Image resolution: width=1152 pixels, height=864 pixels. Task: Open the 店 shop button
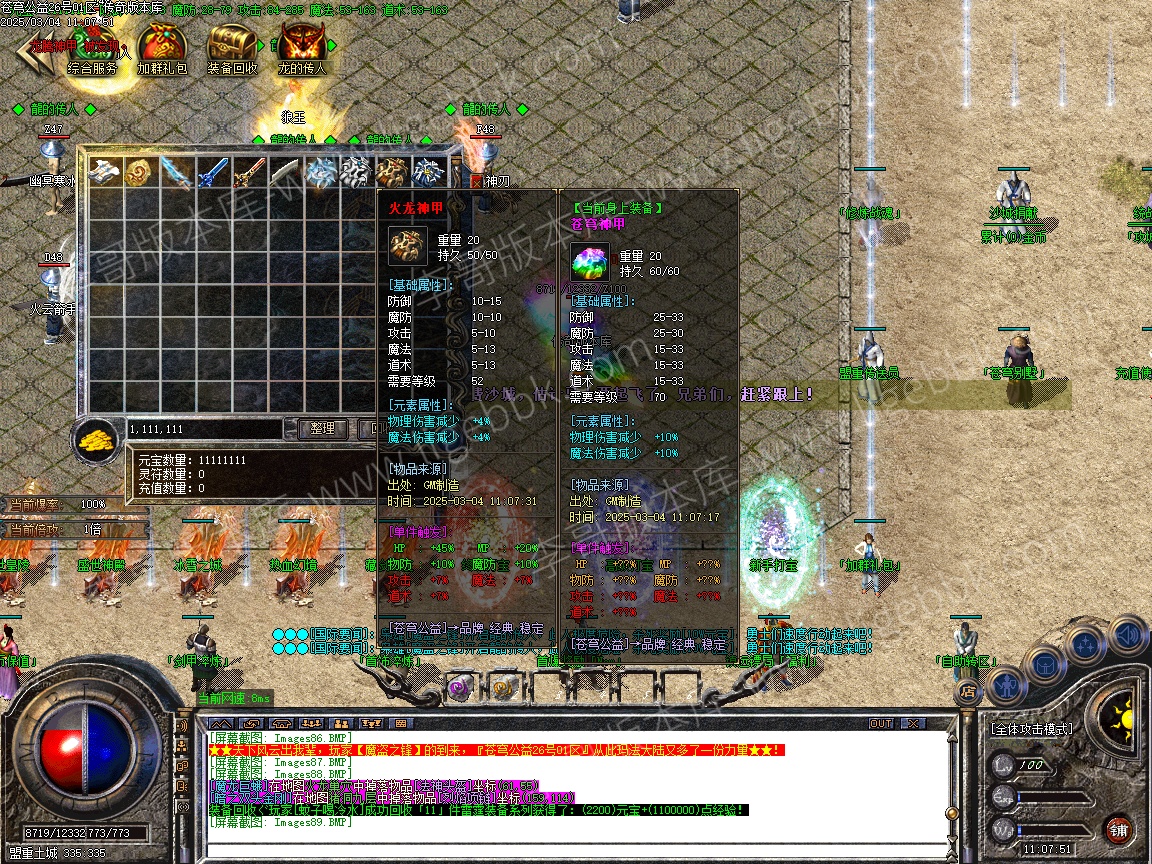[x=967, y=690]
